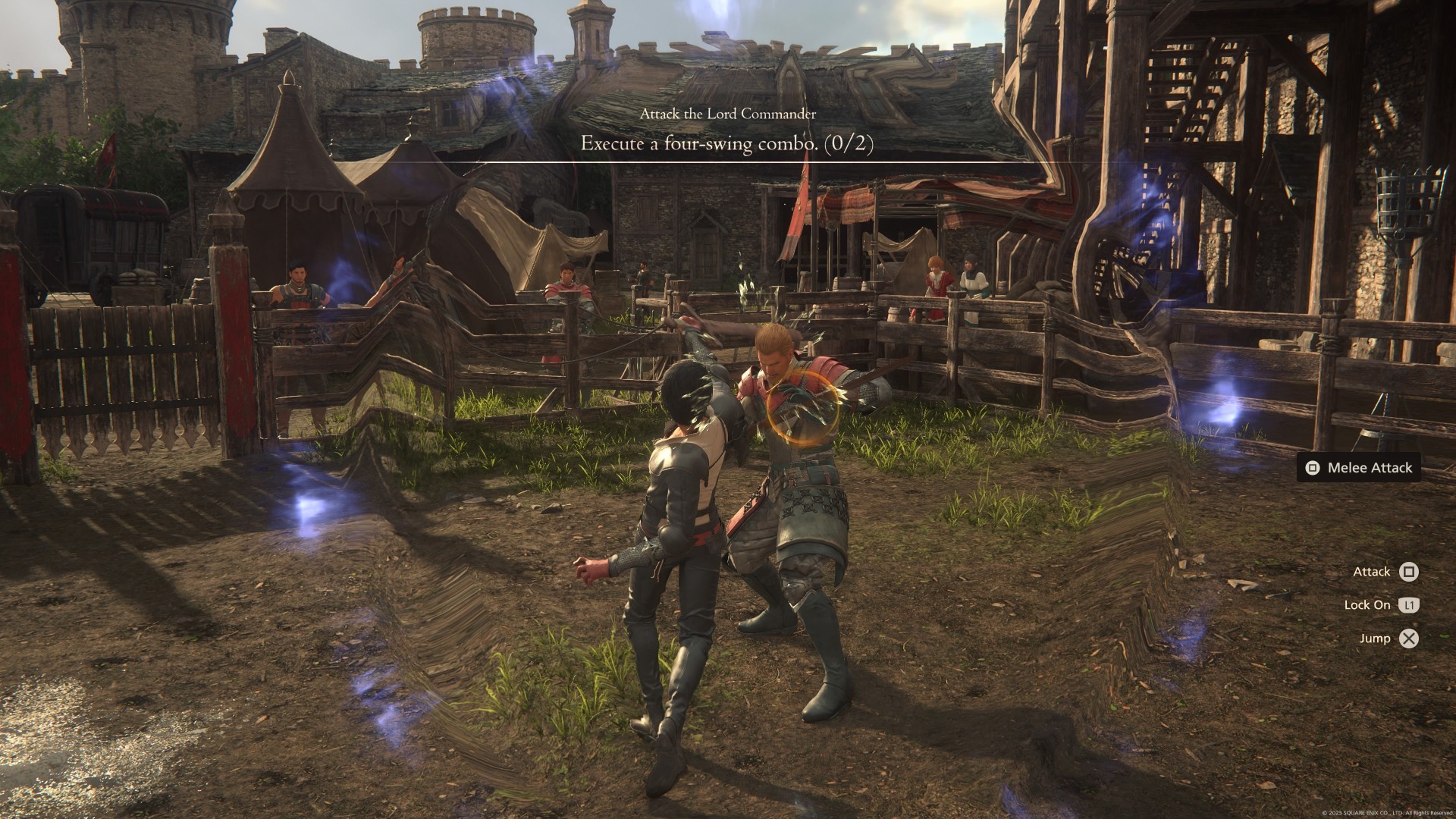Viewport: 1456px width, 819px height.
Task: Select the four-swing combo objective tracker
Action: 726,143
